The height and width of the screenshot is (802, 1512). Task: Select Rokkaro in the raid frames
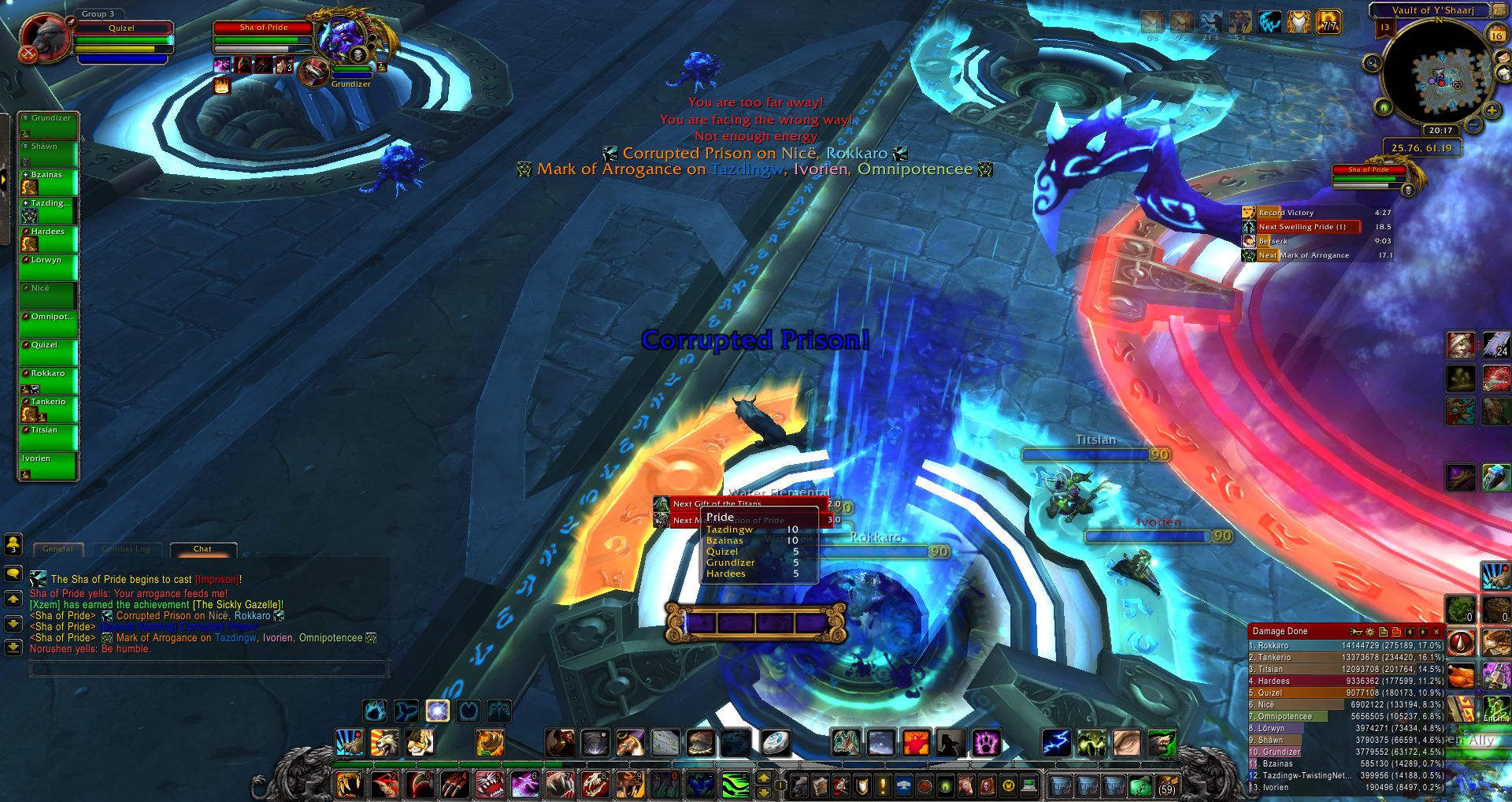[x=48, y=380]
